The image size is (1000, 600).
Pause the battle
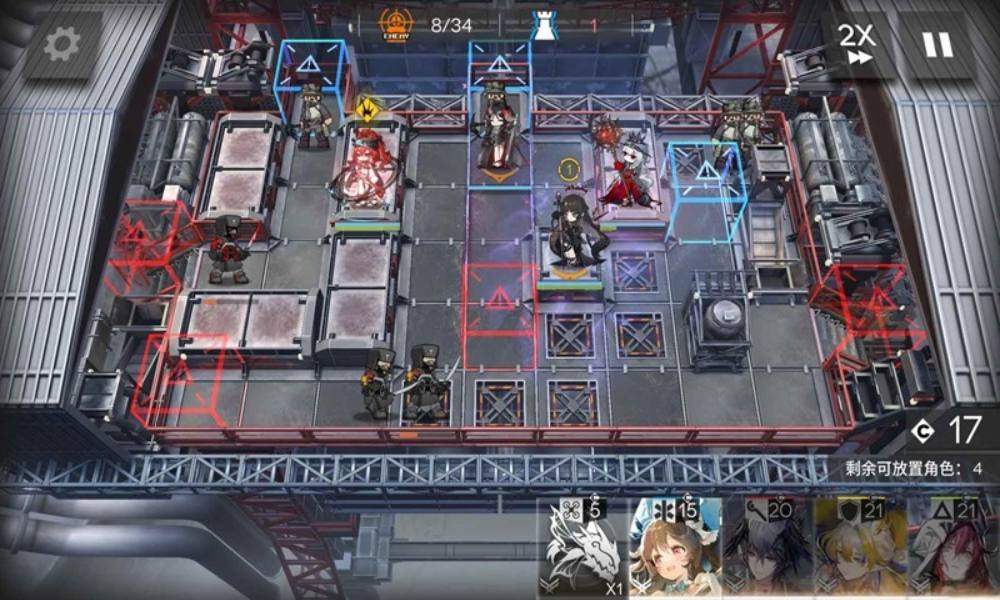(x=937, y=45)
